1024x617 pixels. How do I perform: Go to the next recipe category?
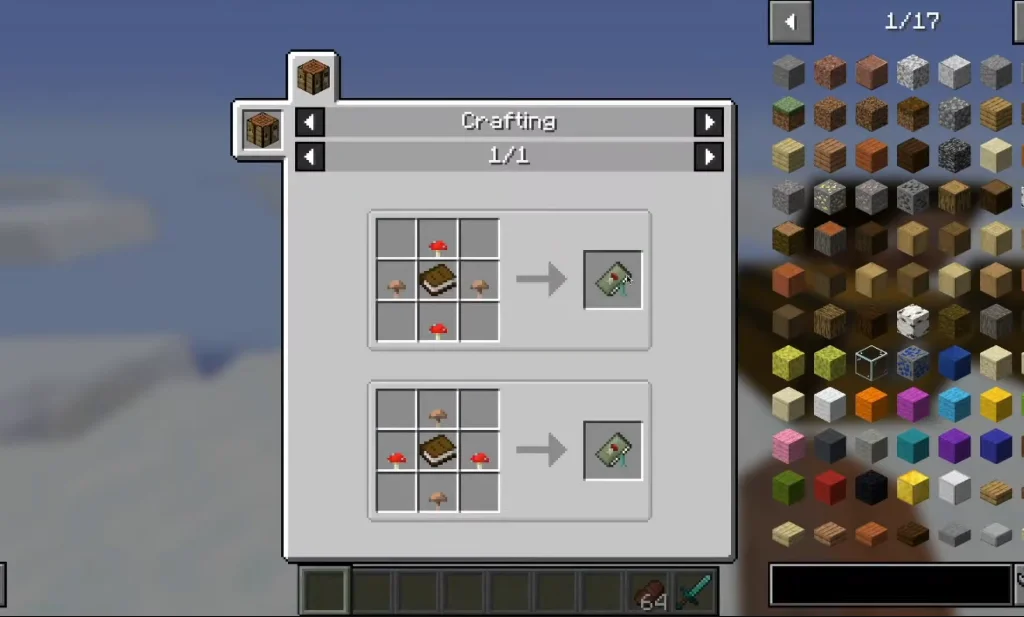pos(708,122)
